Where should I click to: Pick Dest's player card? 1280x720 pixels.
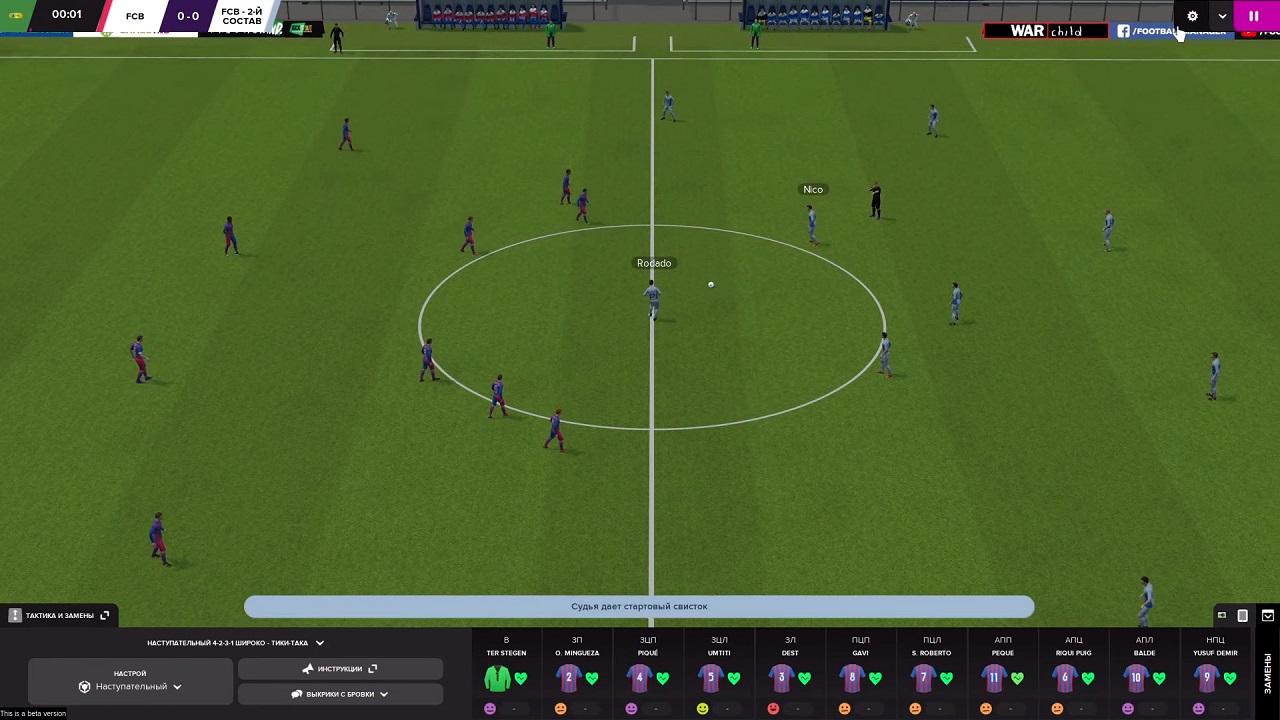(x=781, y=678)
